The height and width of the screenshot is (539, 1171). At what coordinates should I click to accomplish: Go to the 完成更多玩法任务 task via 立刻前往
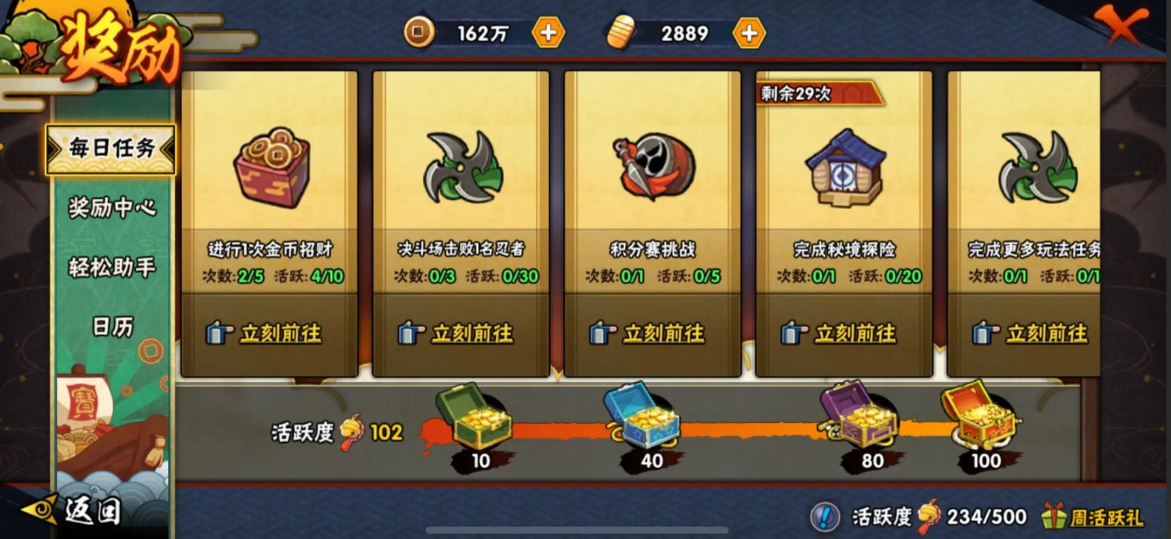pyautogui.click(x=1035, y=333)
